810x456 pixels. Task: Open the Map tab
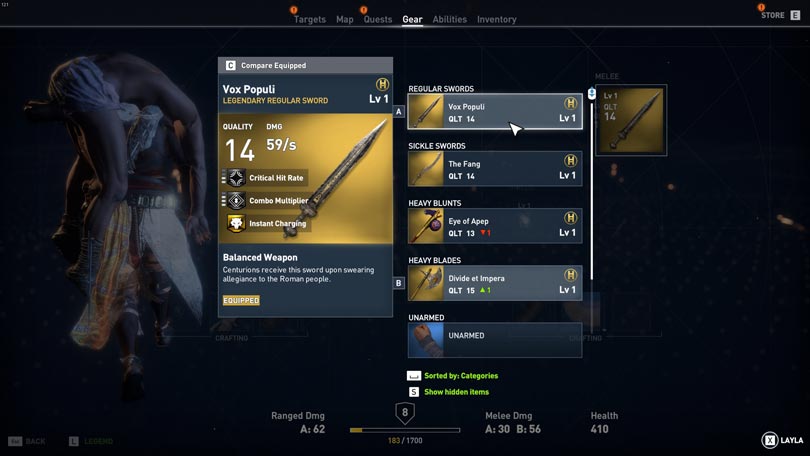coord(344,20)
